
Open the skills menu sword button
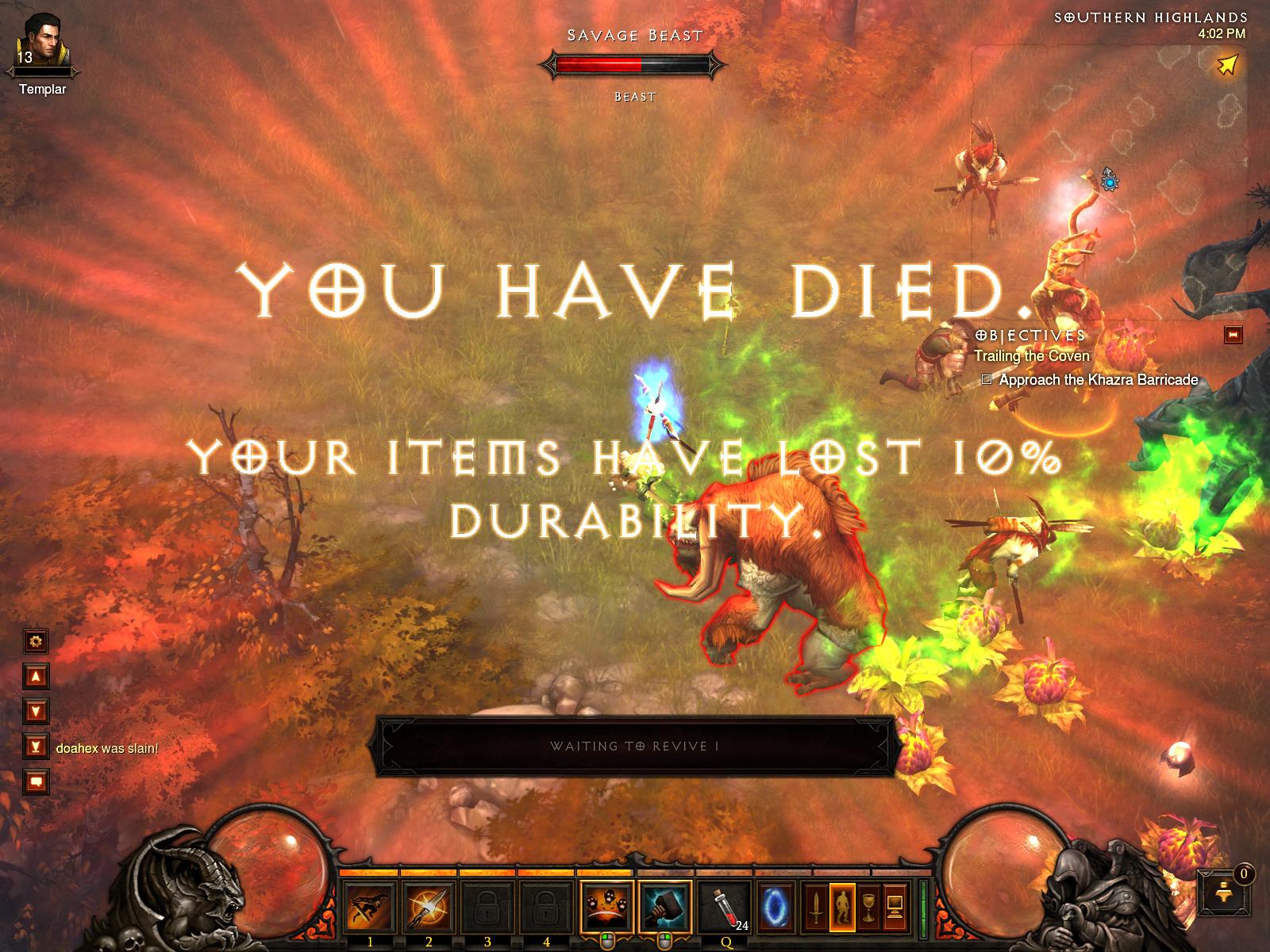pyautogui.click(x=814, y=906)
